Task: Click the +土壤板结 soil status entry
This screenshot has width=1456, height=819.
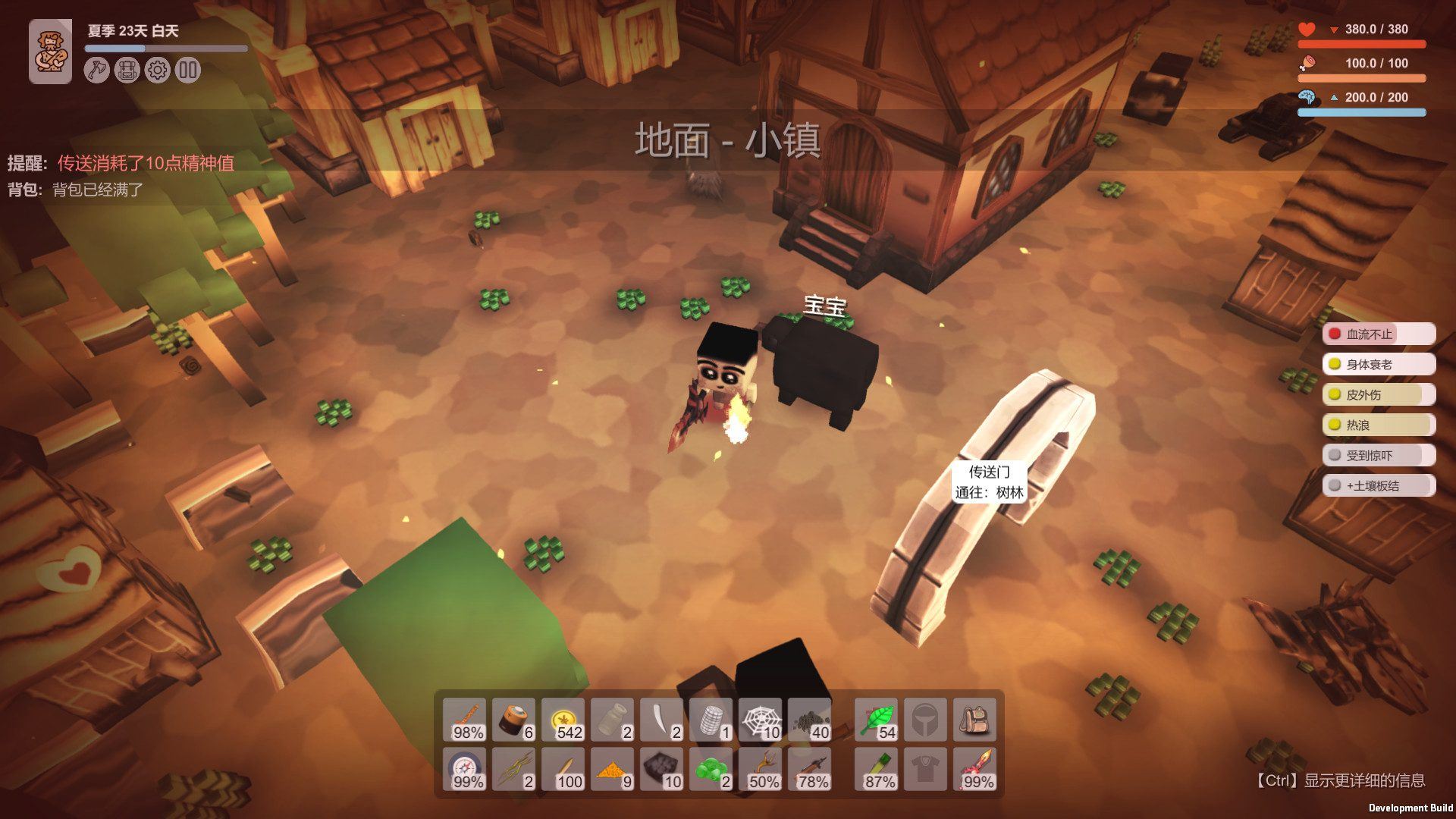Action: click(1378, 485)
